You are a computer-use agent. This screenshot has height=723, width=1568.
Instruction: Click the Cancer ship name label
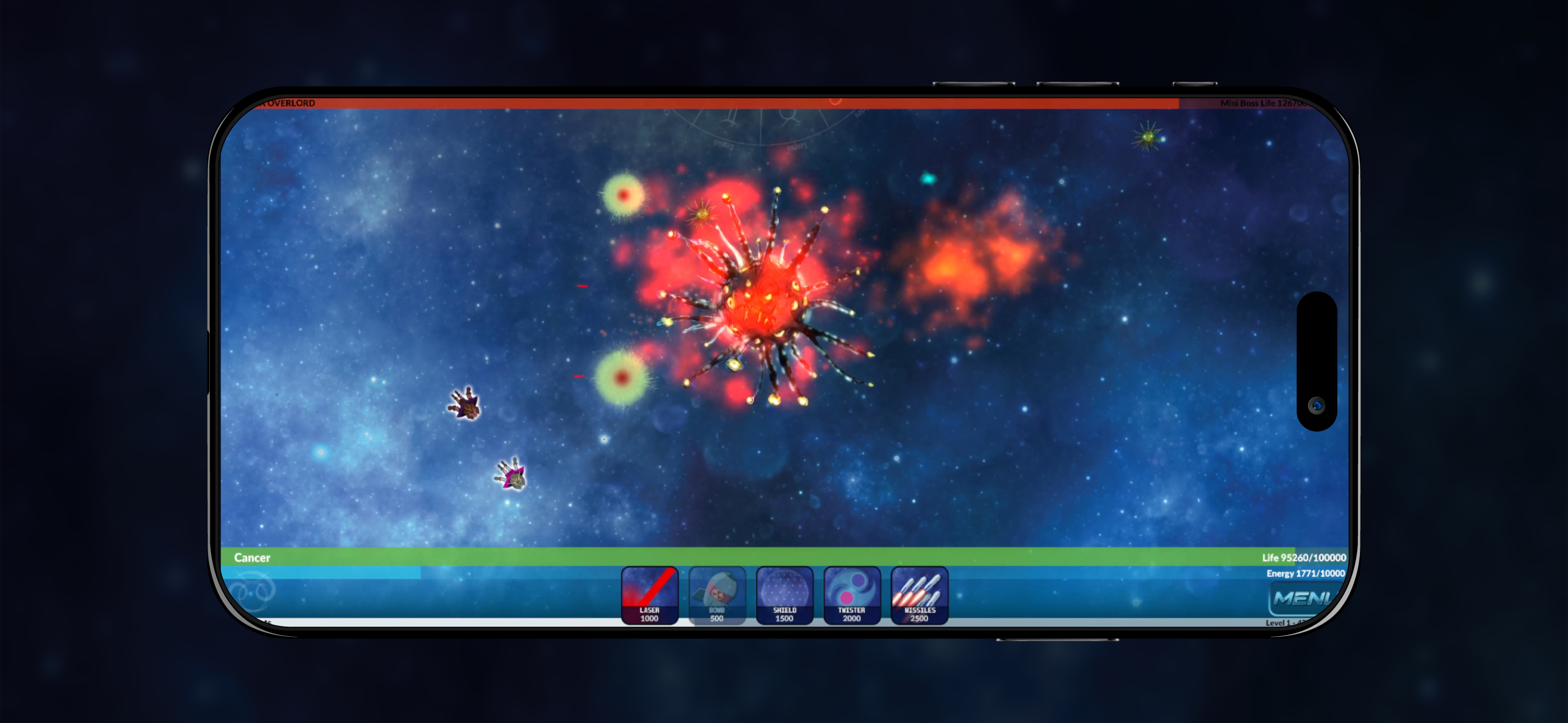click(x=252, y=558)
